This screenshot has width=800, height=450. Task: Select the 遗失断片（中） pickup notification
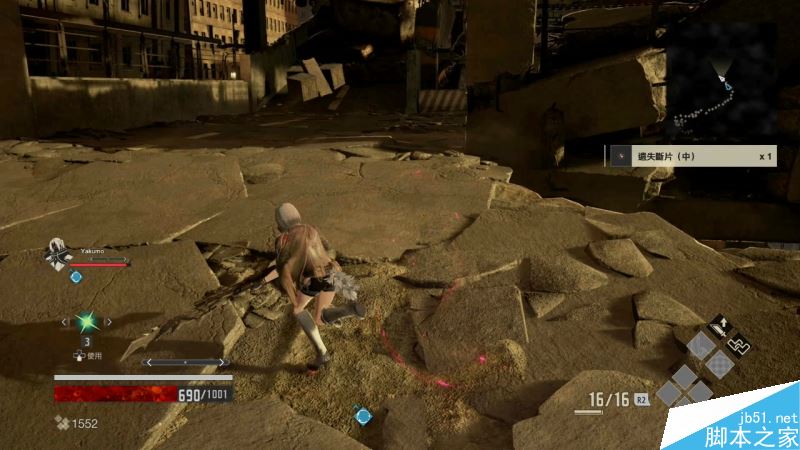coord(691,157)
